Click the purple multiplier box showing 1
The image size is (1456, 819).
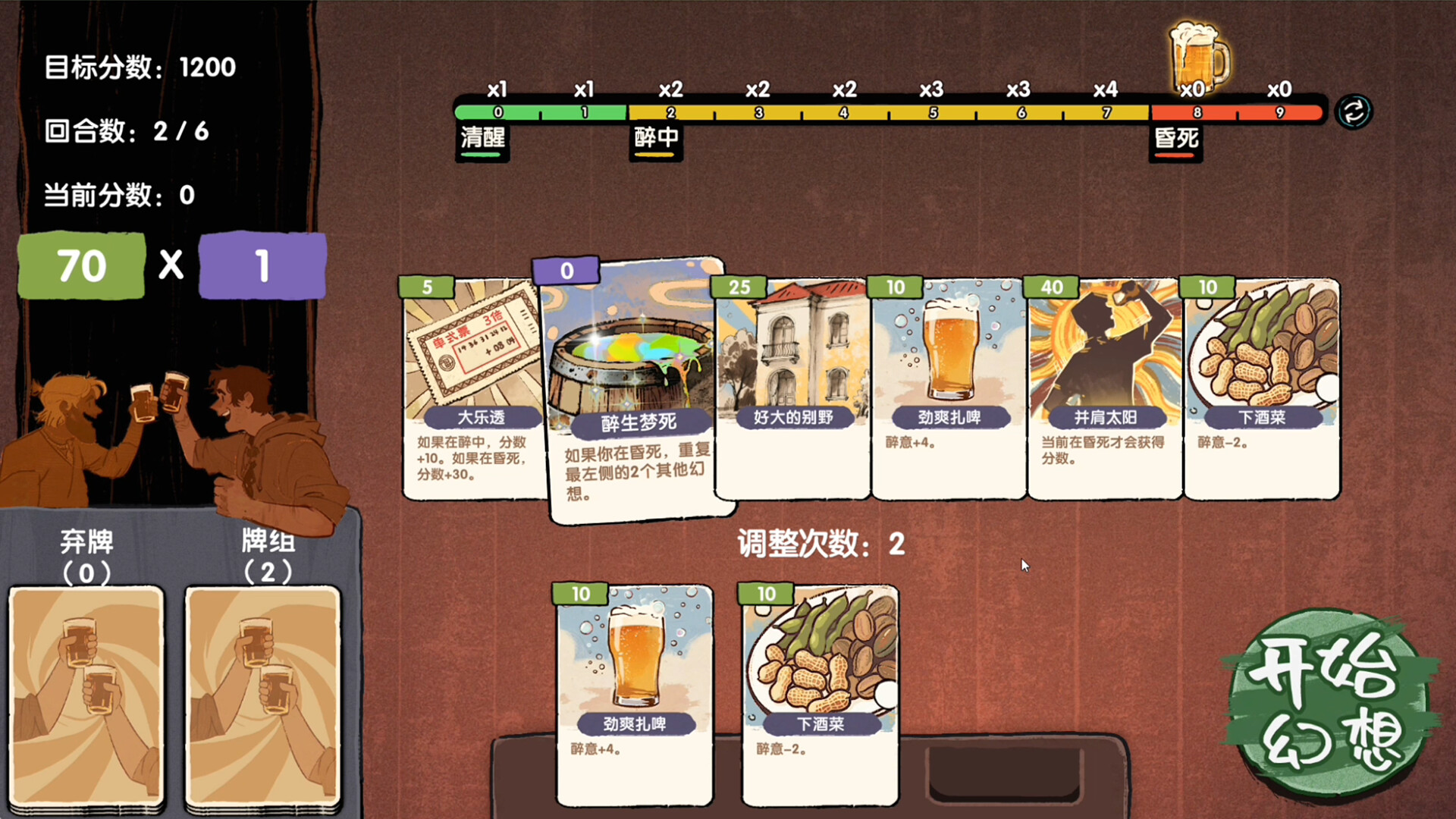pyautogui.click(x=262, y=265)
